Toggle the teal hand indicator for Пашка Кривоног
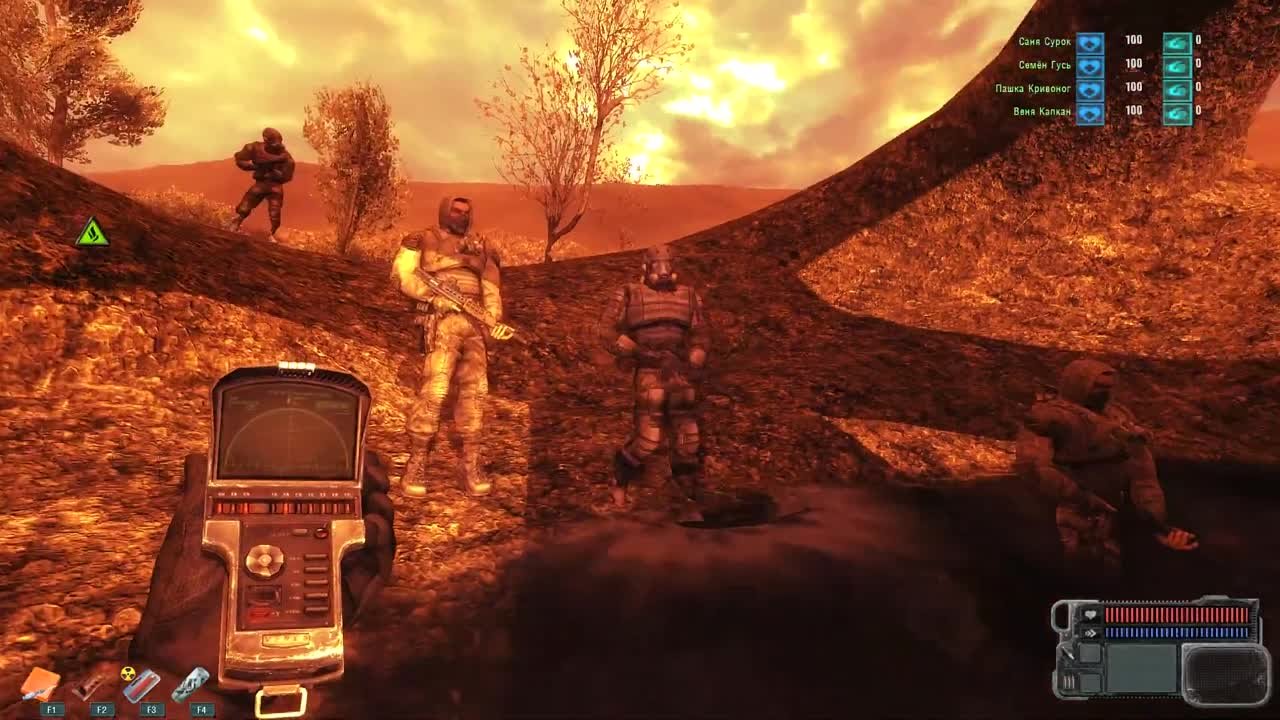The height and width of the screenshot is (720, 1280). tap(1177, 89)
